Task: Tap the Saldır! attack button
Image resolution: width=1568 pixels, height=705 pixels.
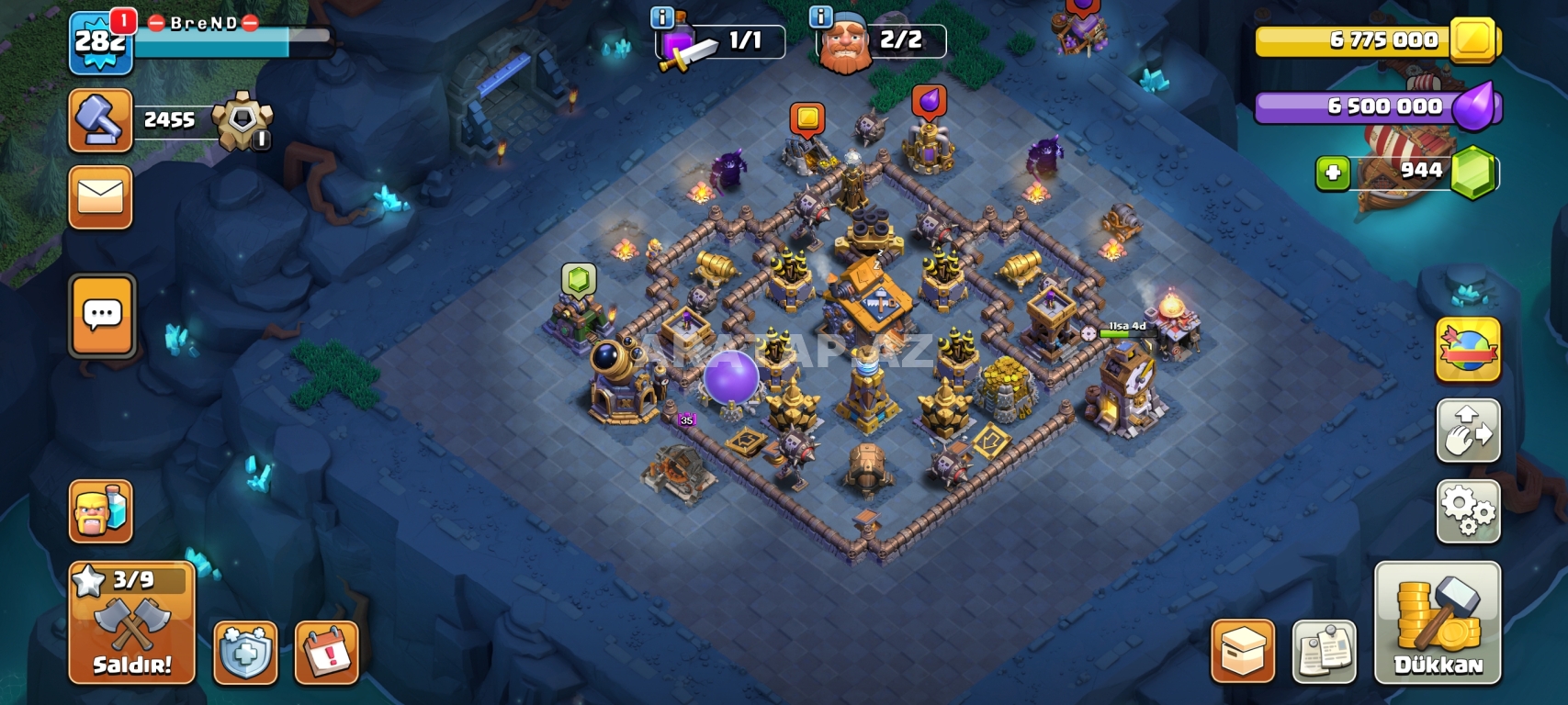Action: pos(132,623)
